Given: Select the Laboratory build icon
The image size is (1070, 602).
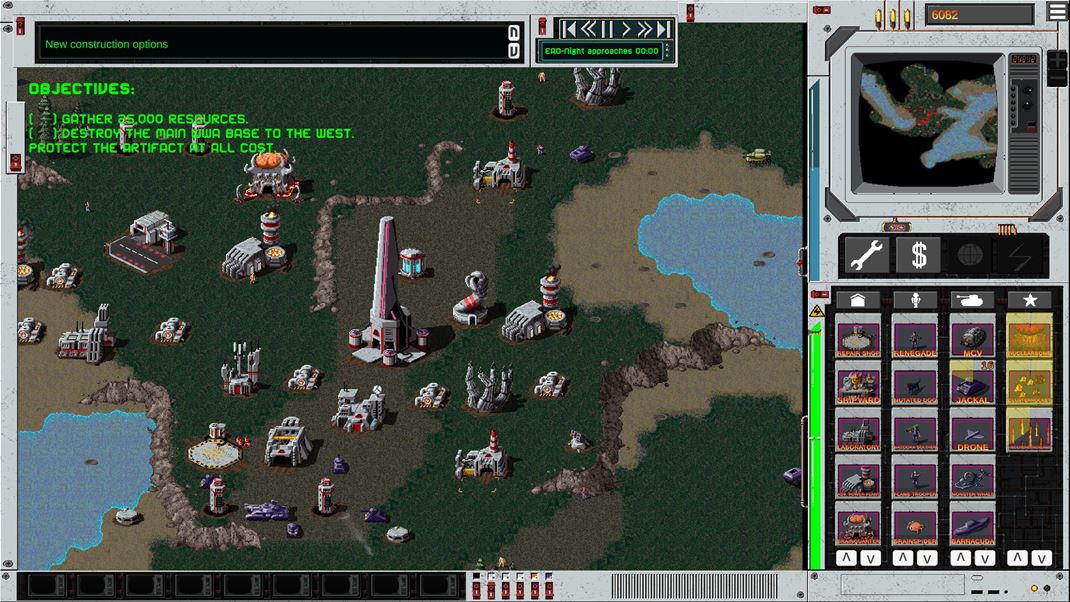Looking at the screenshot, I should [858, 432].
